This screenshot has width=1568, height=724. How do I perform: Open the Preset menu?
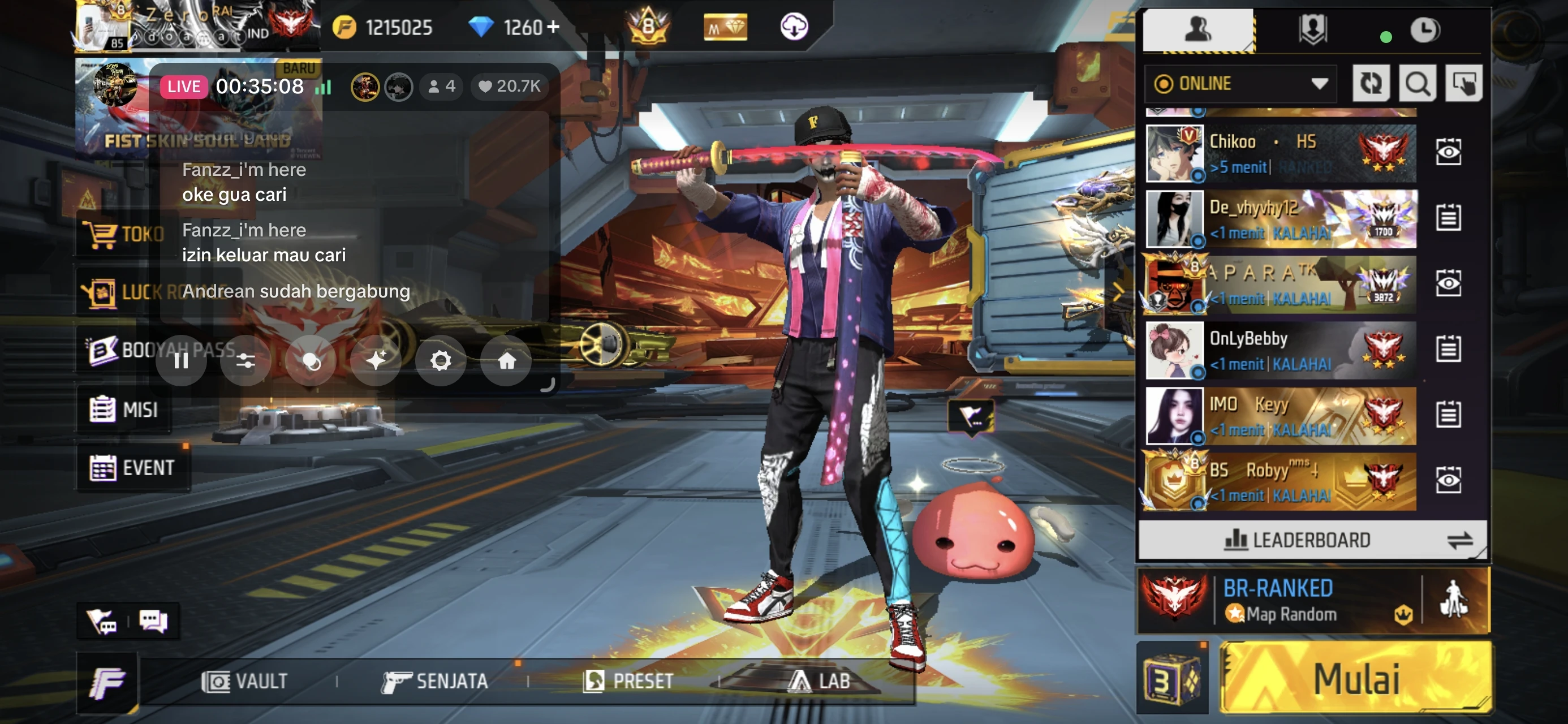tap(628, 682)
